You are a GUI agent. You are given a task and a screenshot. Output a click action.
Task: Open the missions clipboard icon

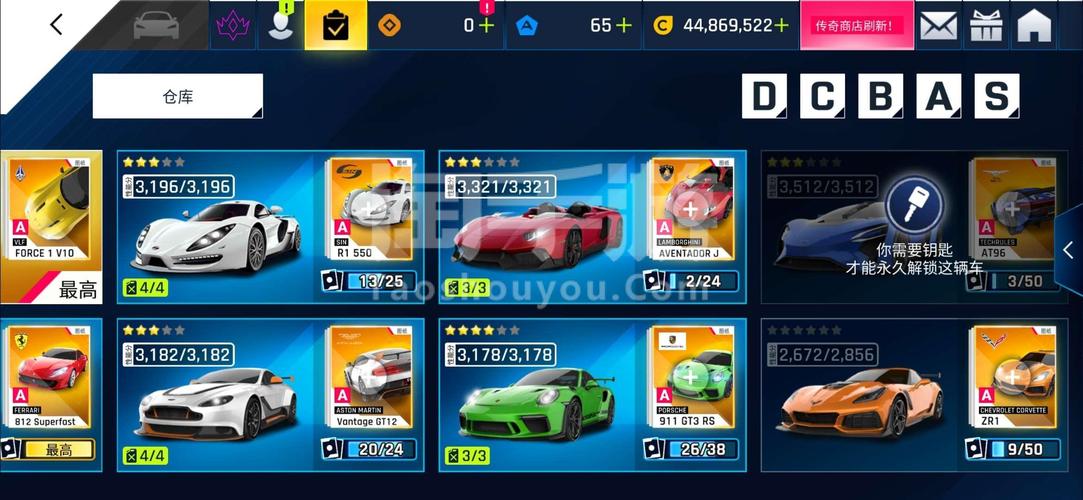click(336, 26)
